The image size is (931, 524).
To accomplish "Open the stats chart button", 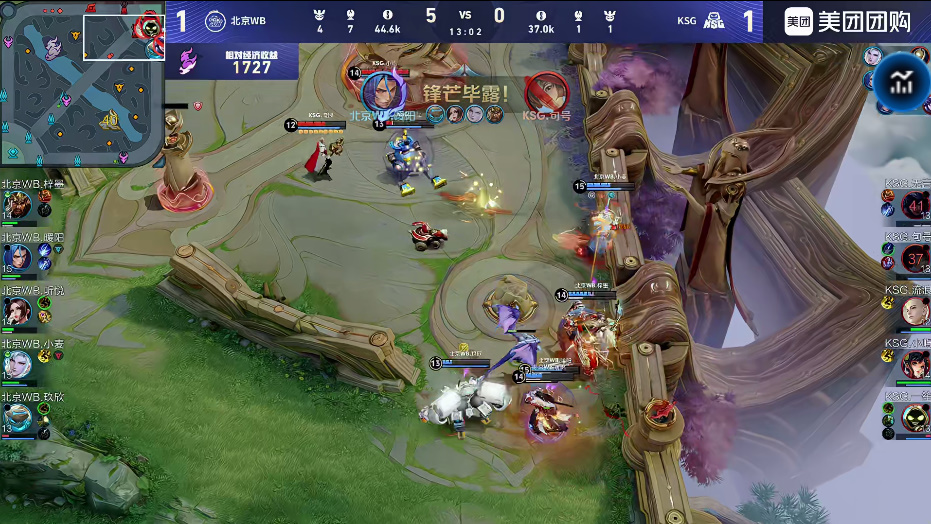I will point(902,83).
